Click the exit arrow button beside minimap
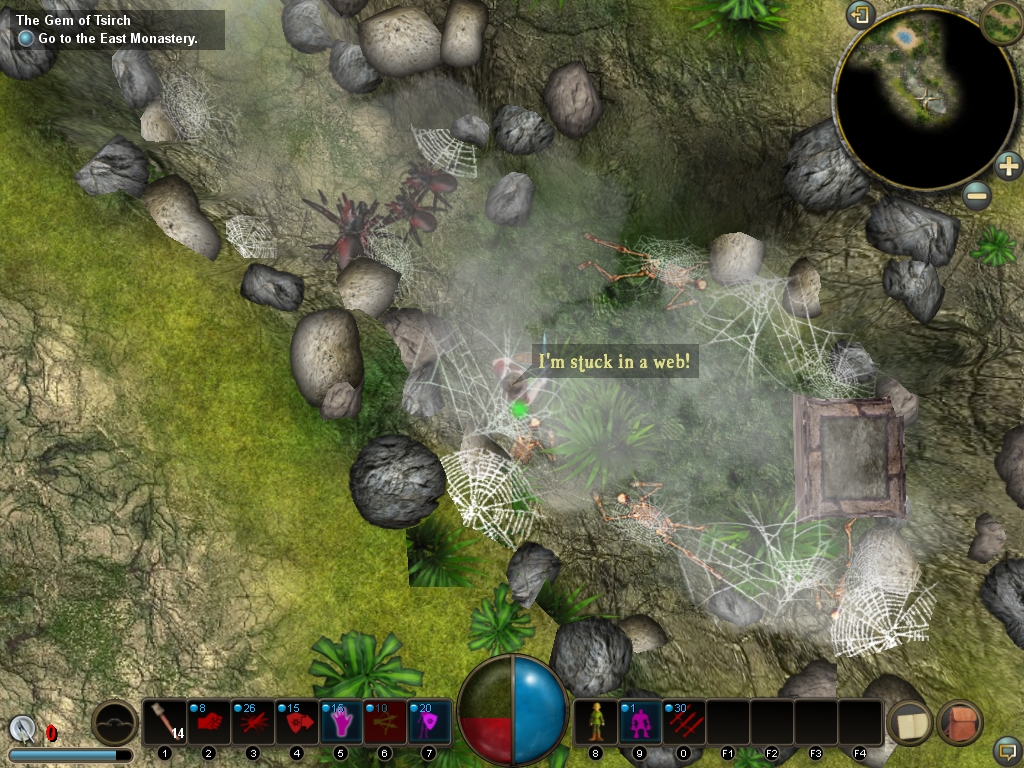Image resolution: width=1024 pixels, height=768 pixels. [860, 15]
